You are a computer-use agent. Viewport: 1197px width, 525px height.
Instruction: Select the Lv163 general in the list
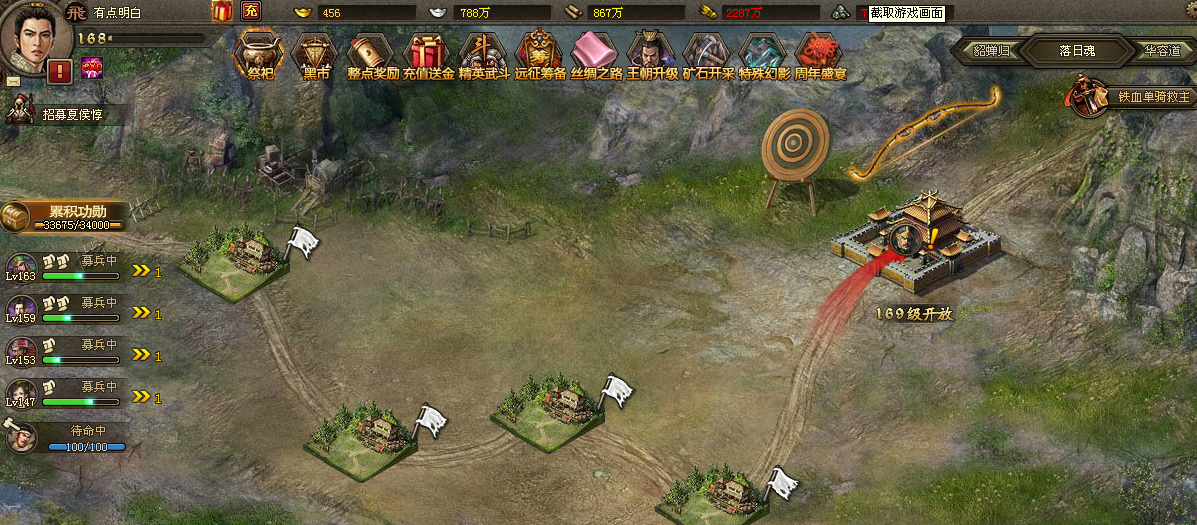click(22, 269)
